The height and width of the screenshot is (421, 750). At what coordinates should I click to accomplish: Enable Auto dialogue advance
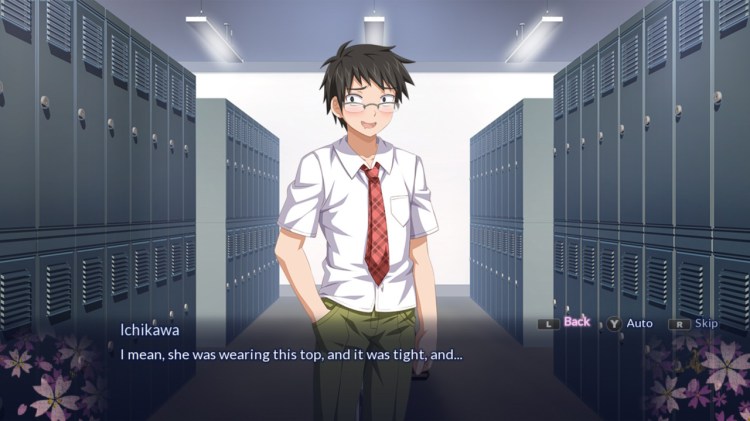(639, 323)
